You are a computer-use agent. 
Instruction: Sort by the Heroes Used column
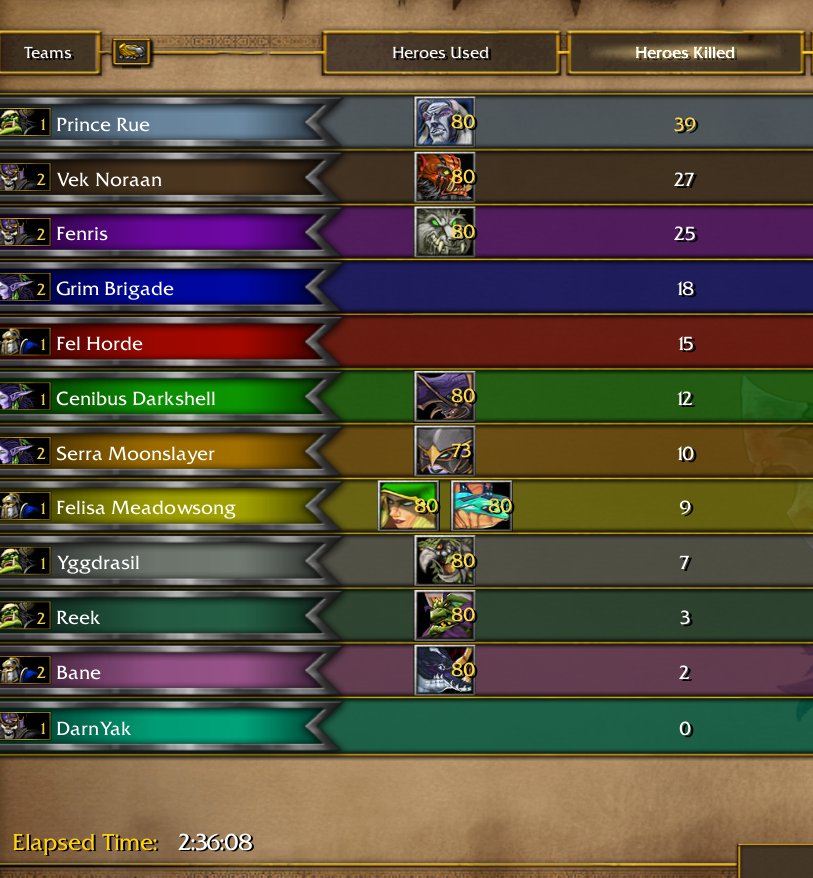tap(440, 53)
